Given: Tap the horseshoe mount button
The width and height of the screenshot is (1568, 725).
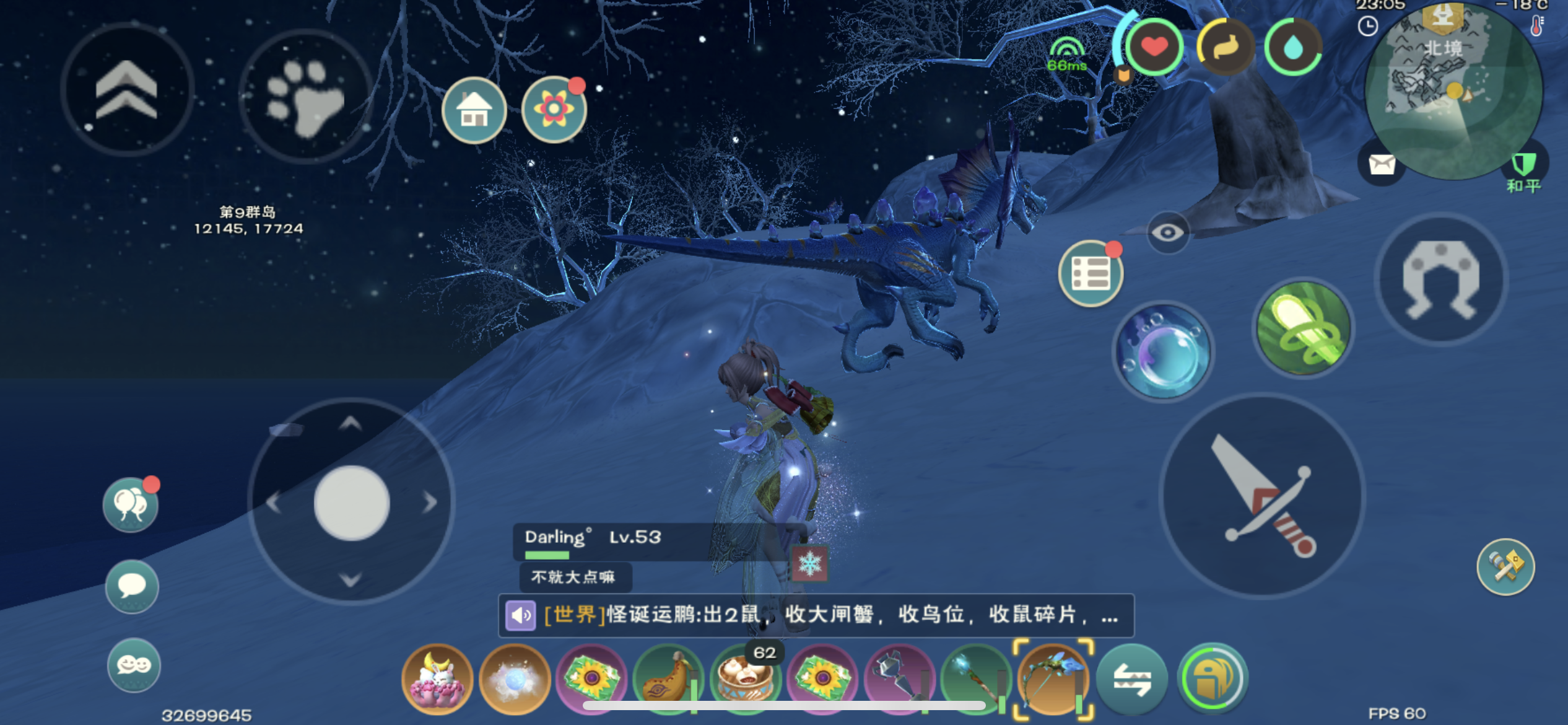Looking at the screenshot, I should (1440, 279).
